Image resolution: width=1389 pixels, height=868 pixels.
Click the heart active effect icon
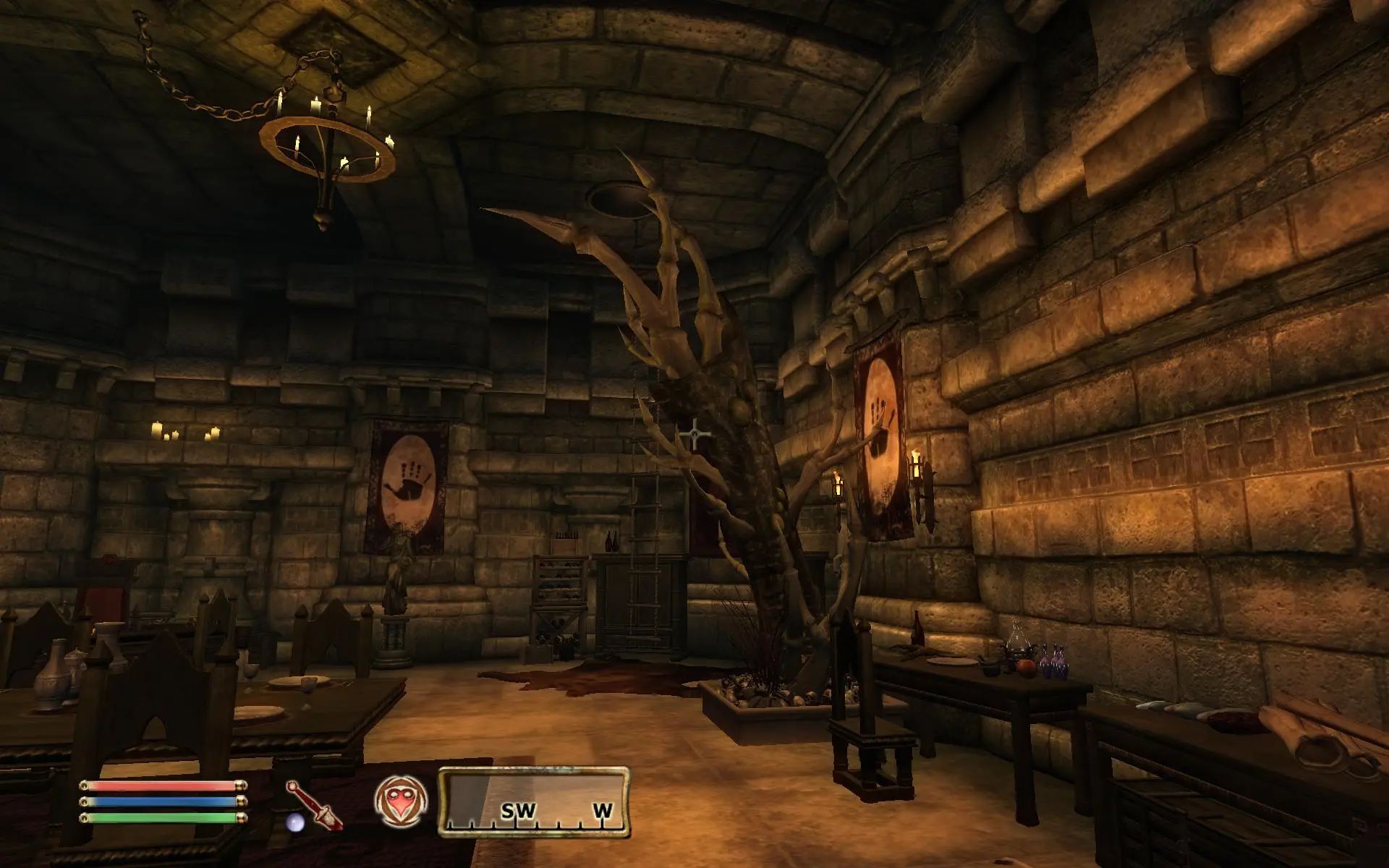401,802
